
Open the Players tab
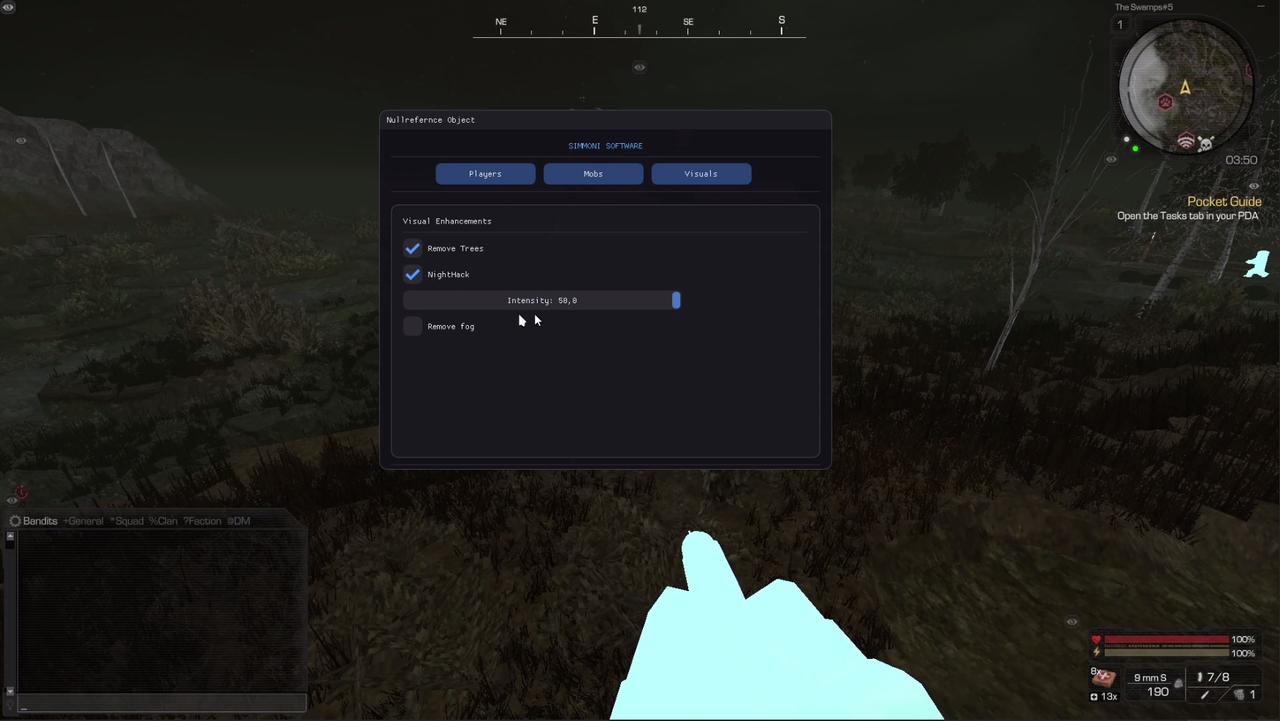tap(484, 173)
